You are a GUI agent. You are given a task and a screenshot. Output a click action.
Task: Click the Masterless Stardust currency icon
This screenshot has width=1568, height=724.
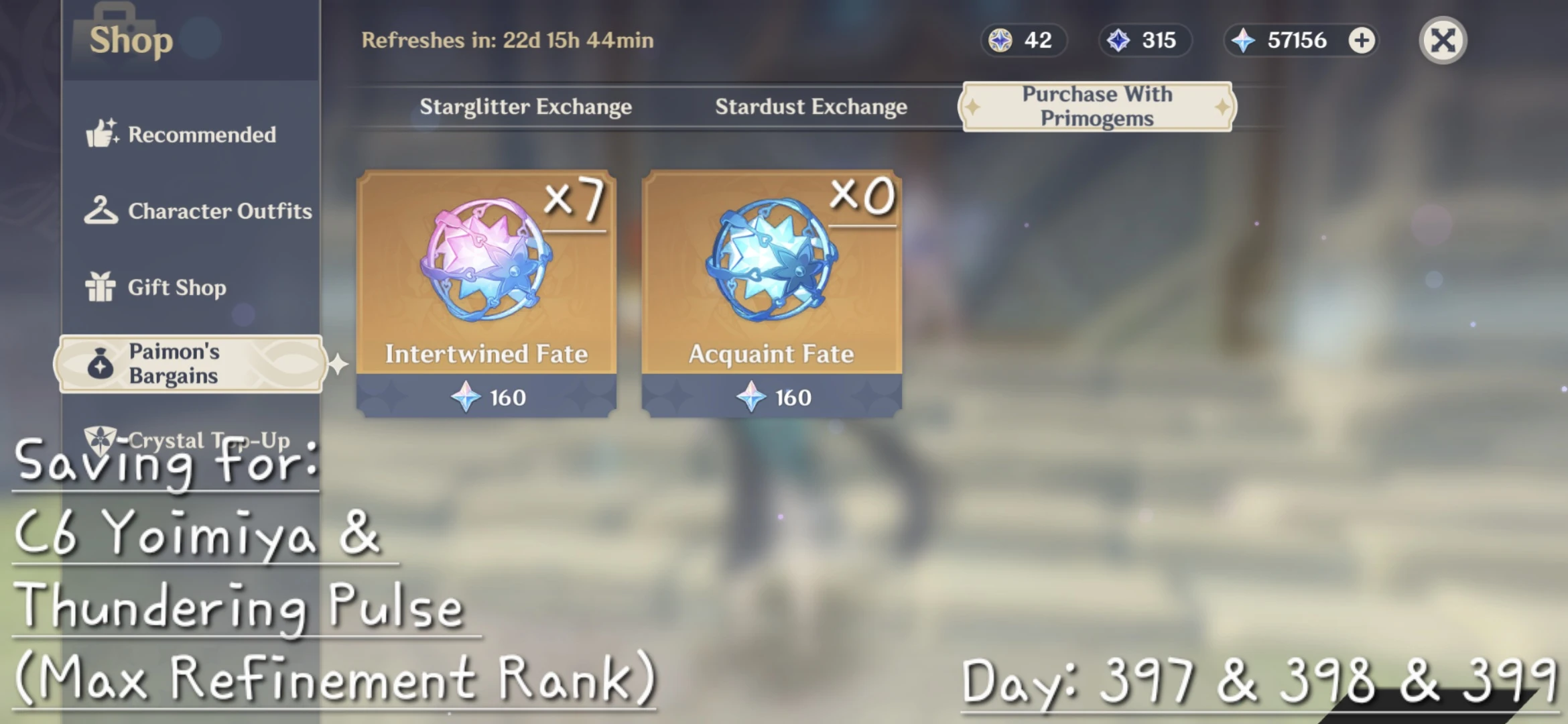[x=1120, y=40]
